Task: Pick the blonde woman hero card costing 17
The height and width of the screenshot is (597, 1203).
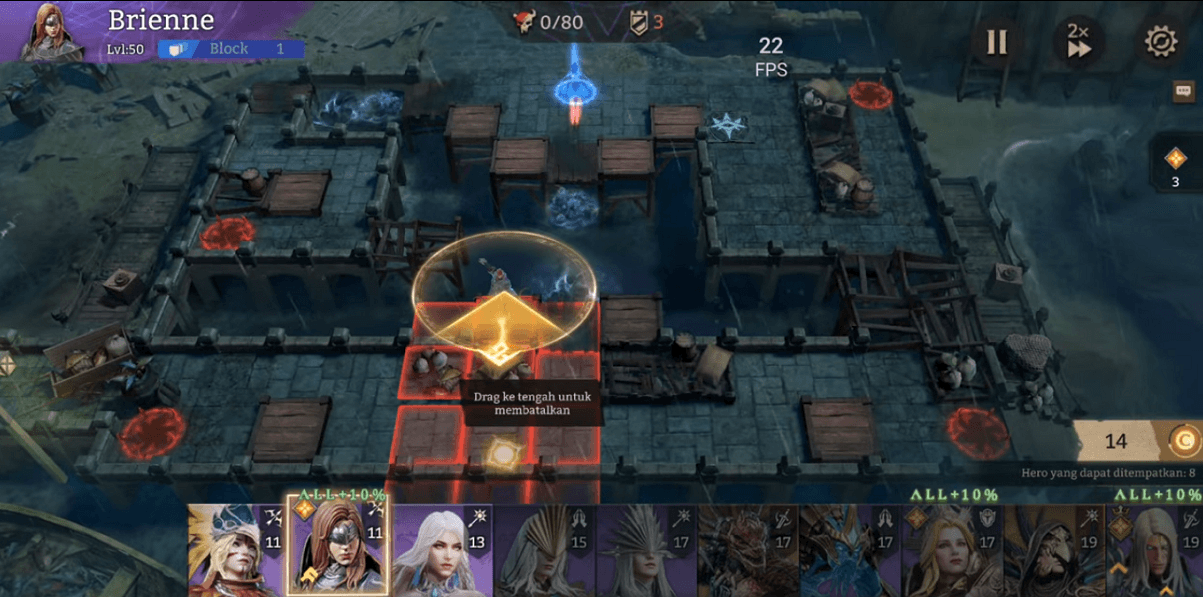Action: 949,550
